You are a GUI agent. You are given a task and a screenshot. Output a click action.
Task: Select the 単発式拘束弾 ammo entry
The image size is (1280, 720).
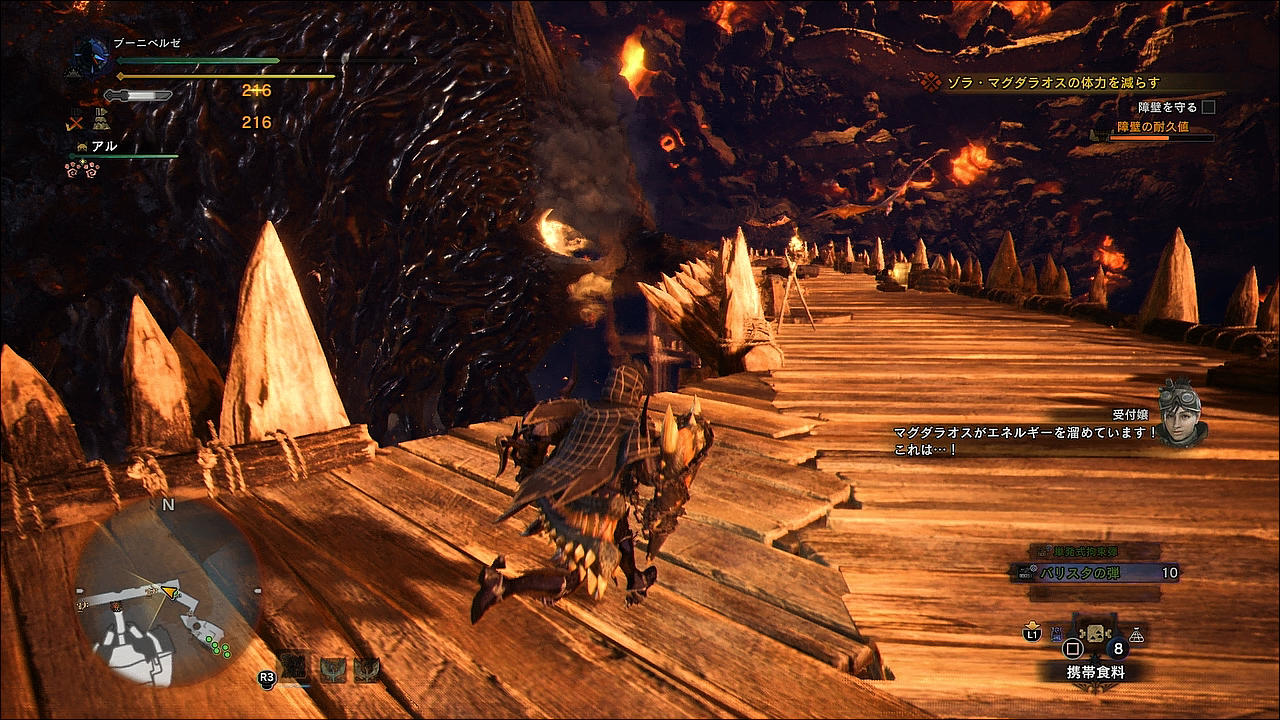pyautogui.click(x=1095, y=551)
